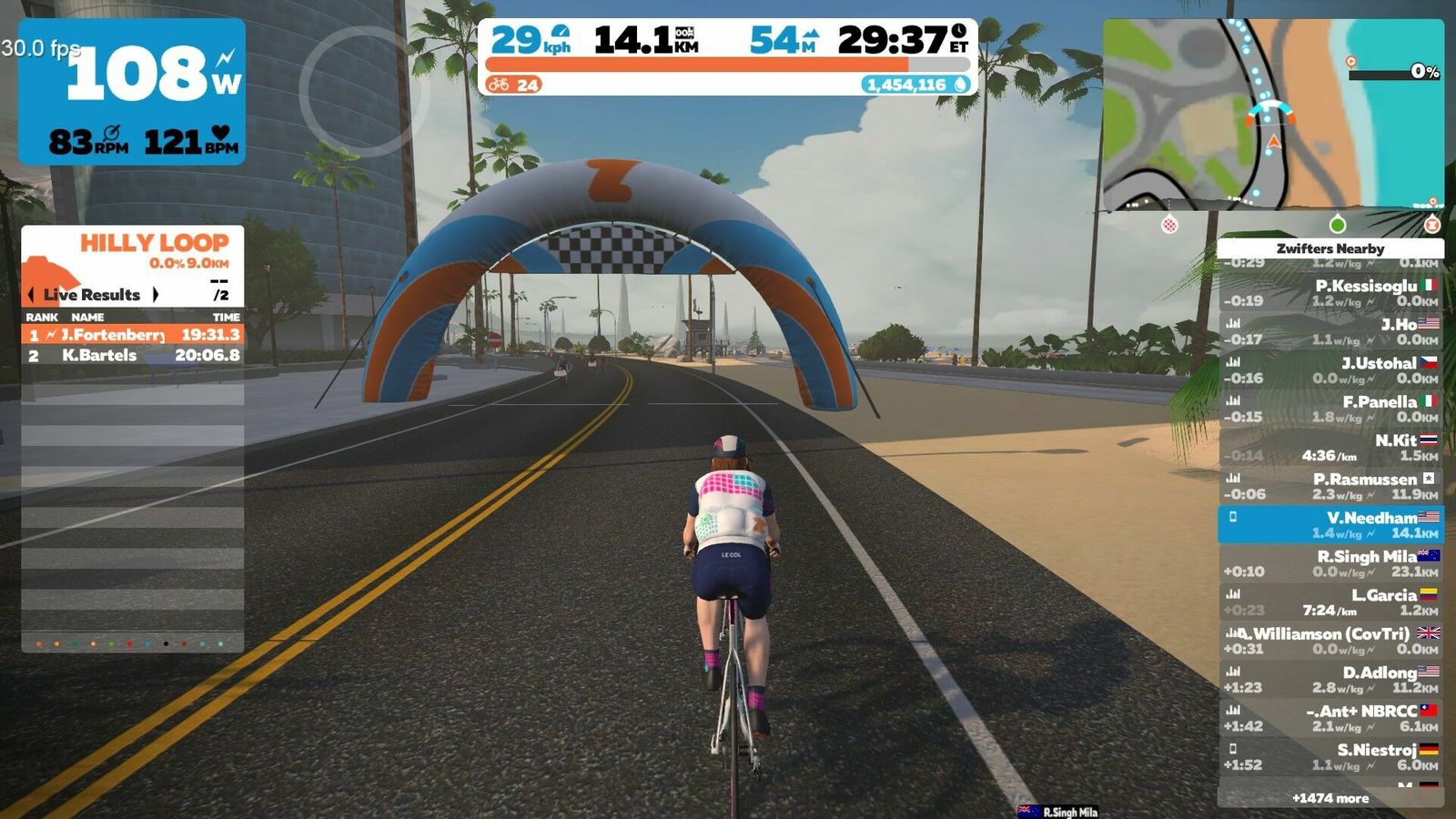This screenshot has height=819, width=1456.
Task: Click the minimap in the corner
Action: tap(1272, 115)
